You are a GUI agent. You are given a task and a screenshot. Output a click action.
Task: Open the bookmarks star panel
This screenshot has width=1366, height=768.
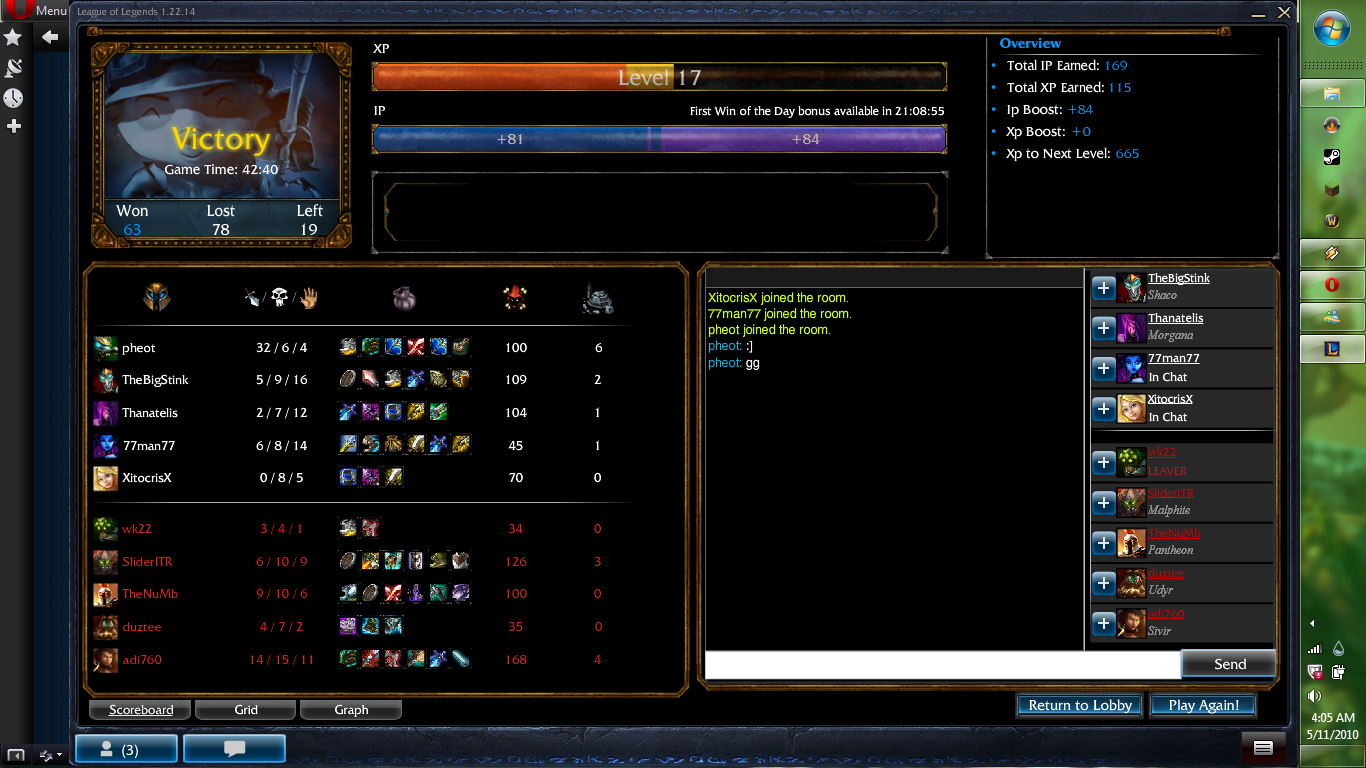[x=14, y=37]
